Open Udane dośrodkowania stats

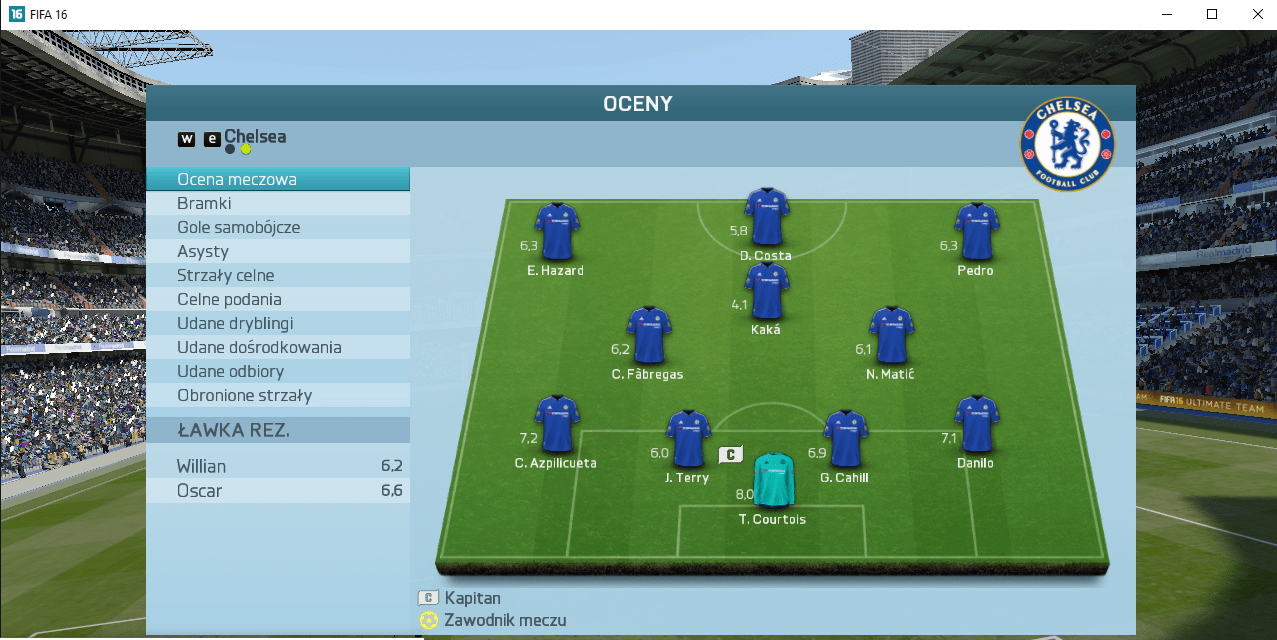277,348
